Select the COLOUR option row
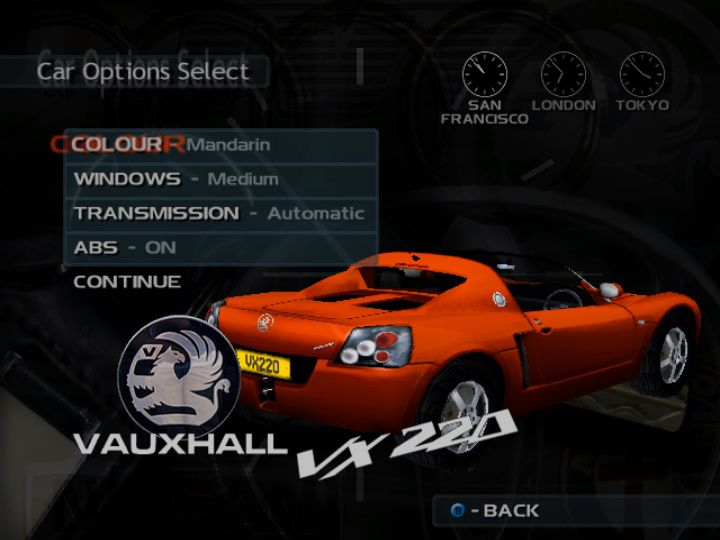720x540 pixels. 220,145
